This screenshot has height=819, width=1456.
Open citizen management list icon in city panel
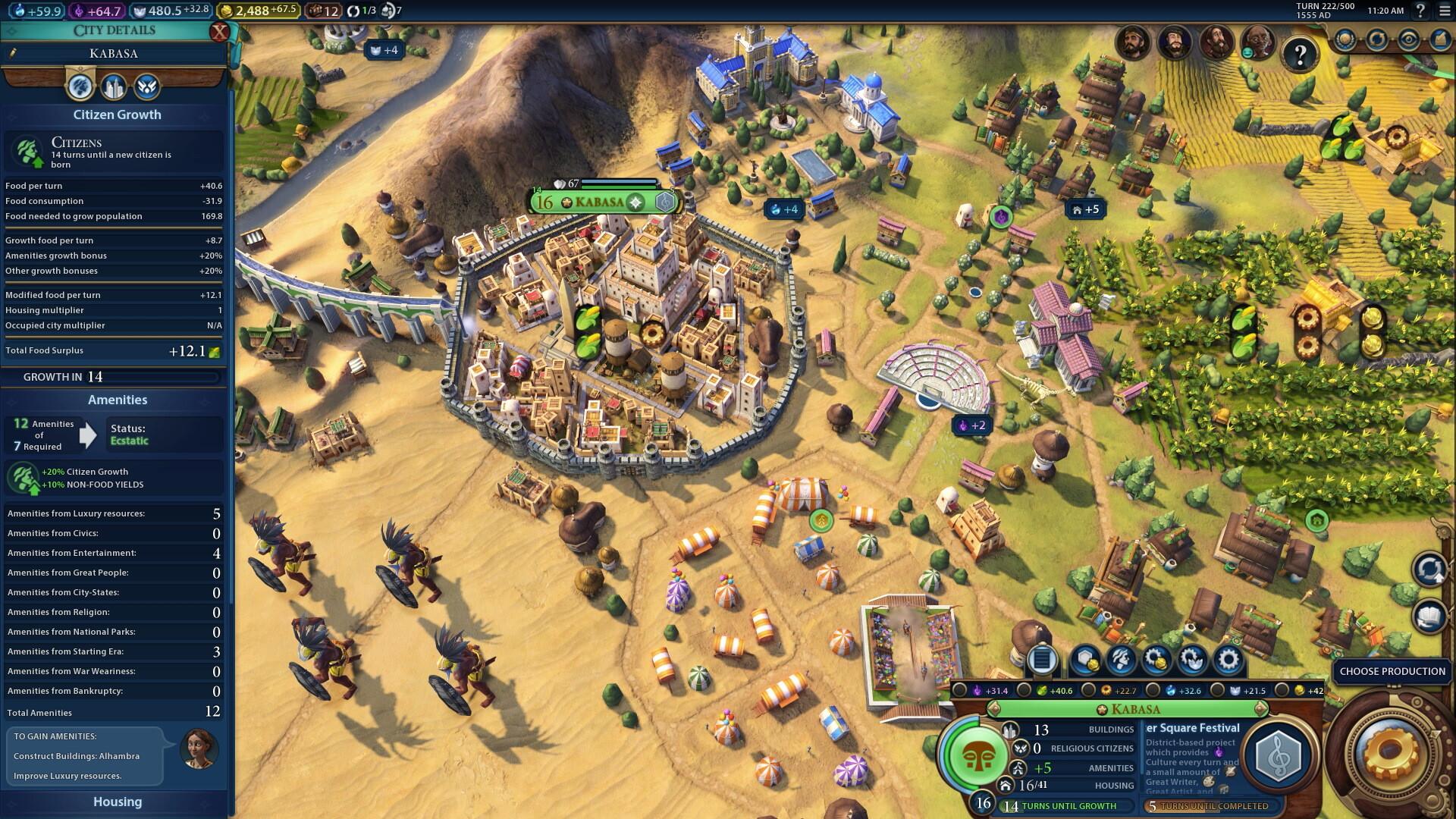(1040, 661)
